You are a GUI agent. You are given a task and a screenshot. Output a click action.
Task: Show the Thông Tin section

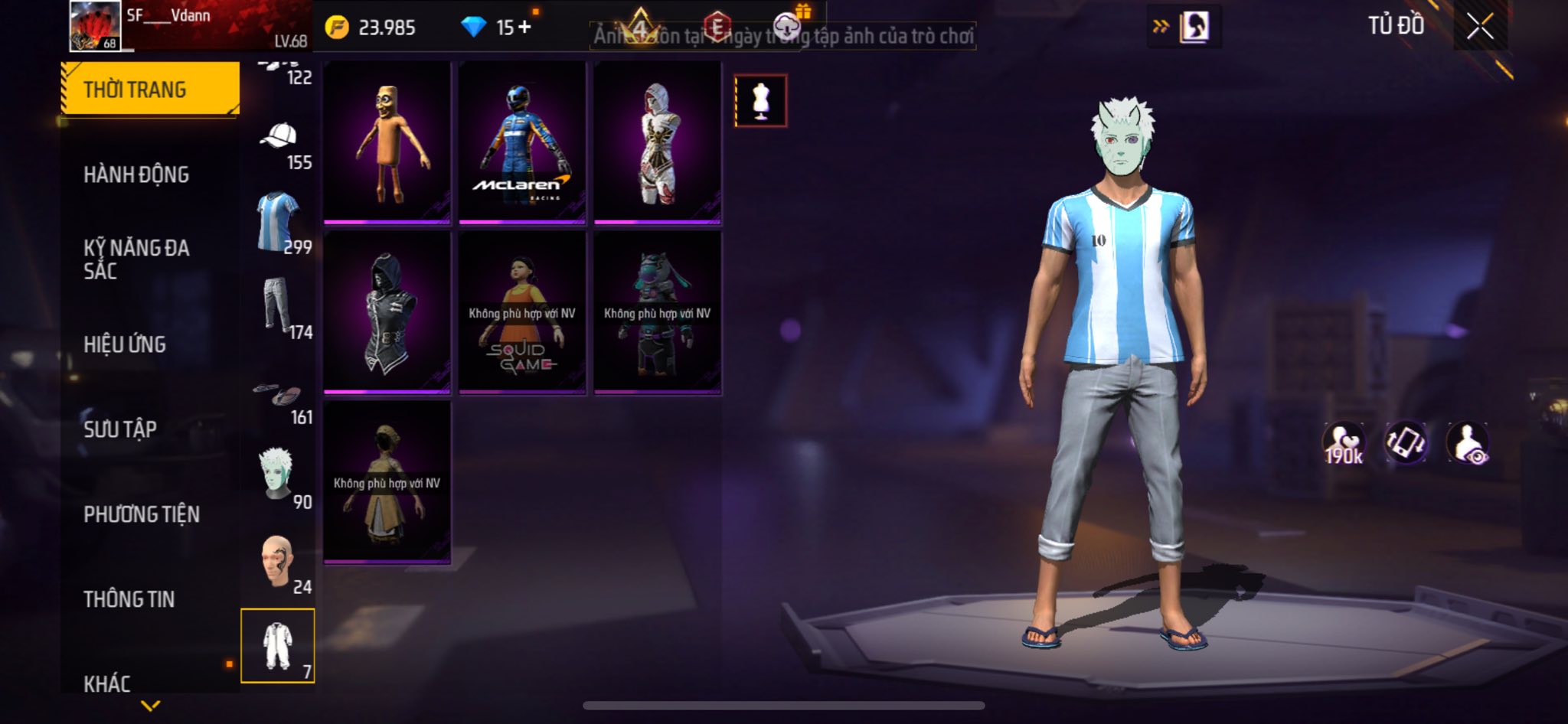(x=129, y=599)
